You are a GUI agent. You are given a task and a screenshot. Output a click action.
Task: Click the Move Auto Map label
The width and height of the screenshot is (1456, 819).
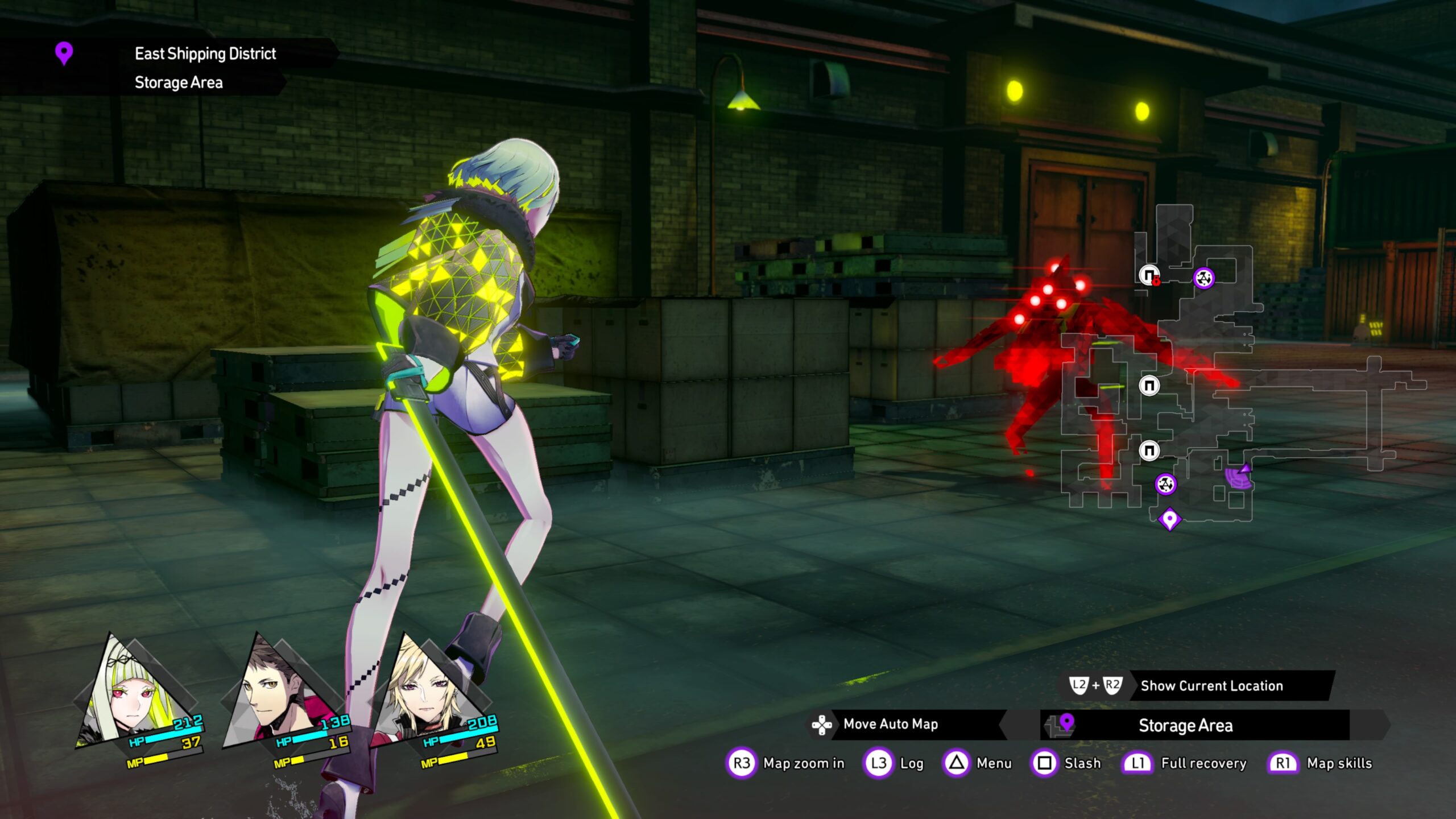[890, 724]
